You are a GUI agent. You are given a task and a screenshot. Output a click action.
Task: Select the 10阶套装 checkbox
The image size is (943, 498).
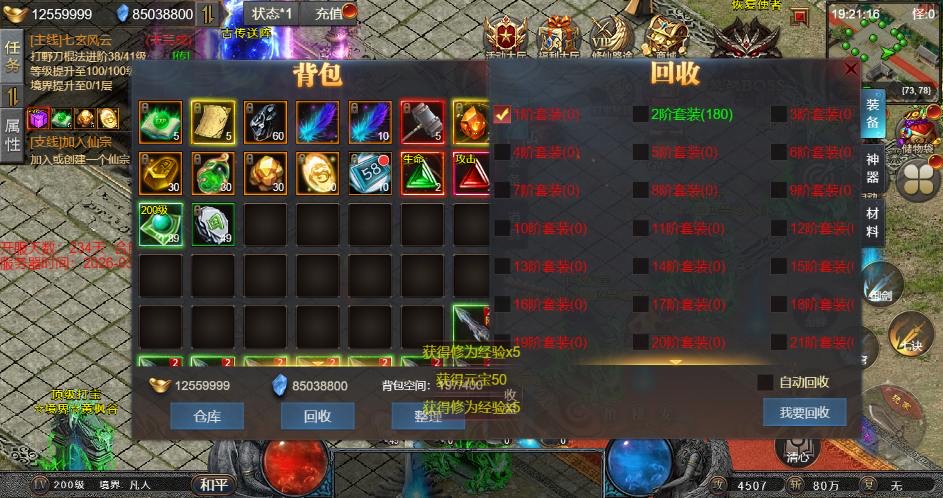pyautogui.click(x=502, y=228)
